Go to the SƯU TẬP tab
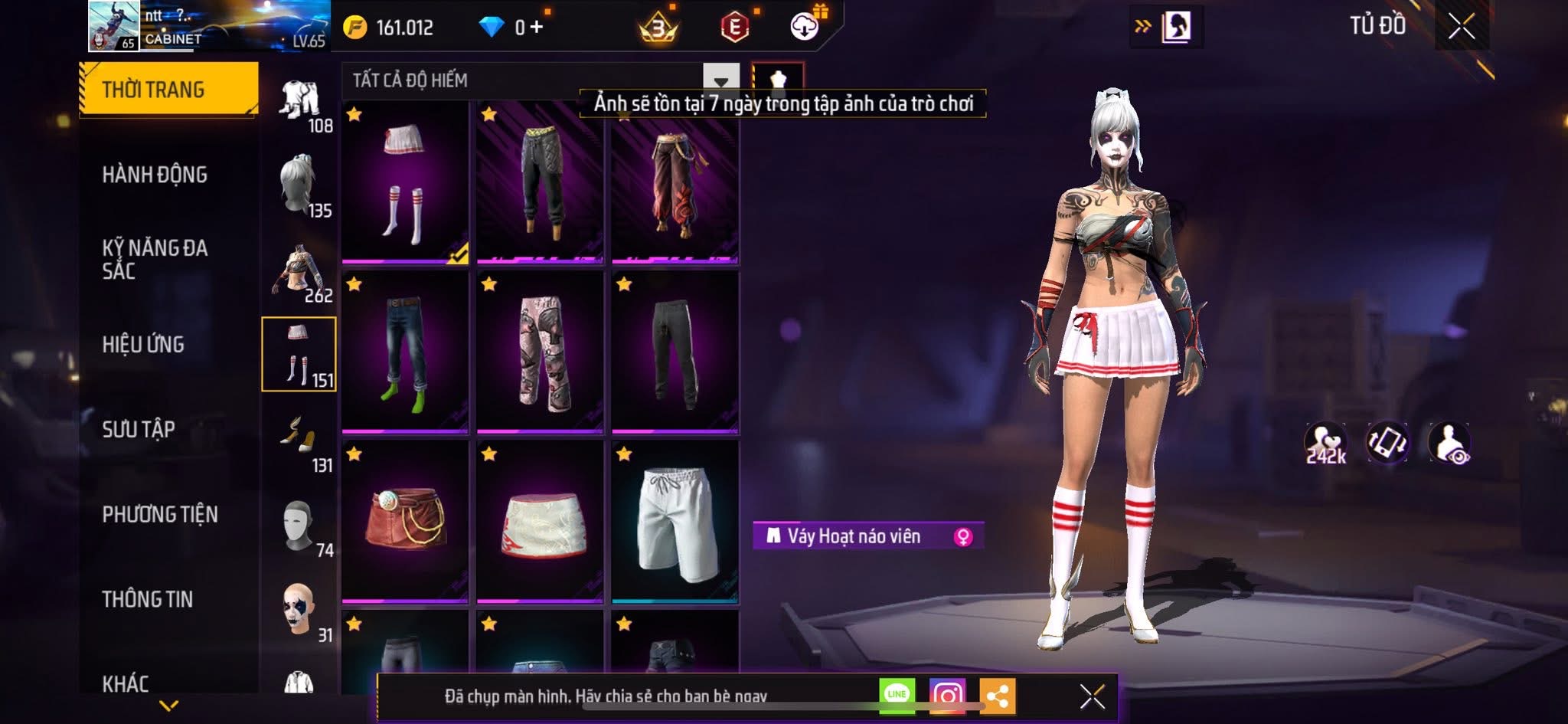The height and width of the screenshot is (724, 1568). pos(139,429)
